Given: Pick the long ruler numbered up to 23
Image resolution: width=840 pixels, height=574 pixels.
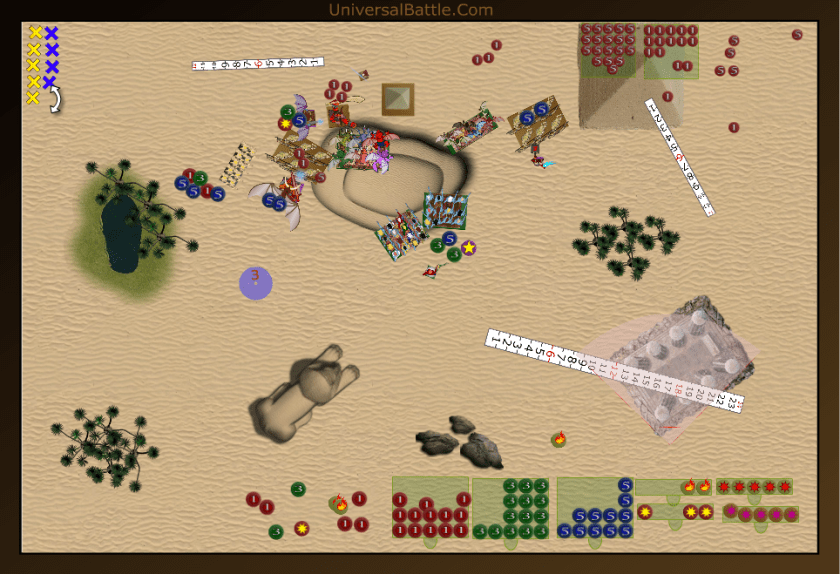Looking at the screenshot, I should coord(613,370).
